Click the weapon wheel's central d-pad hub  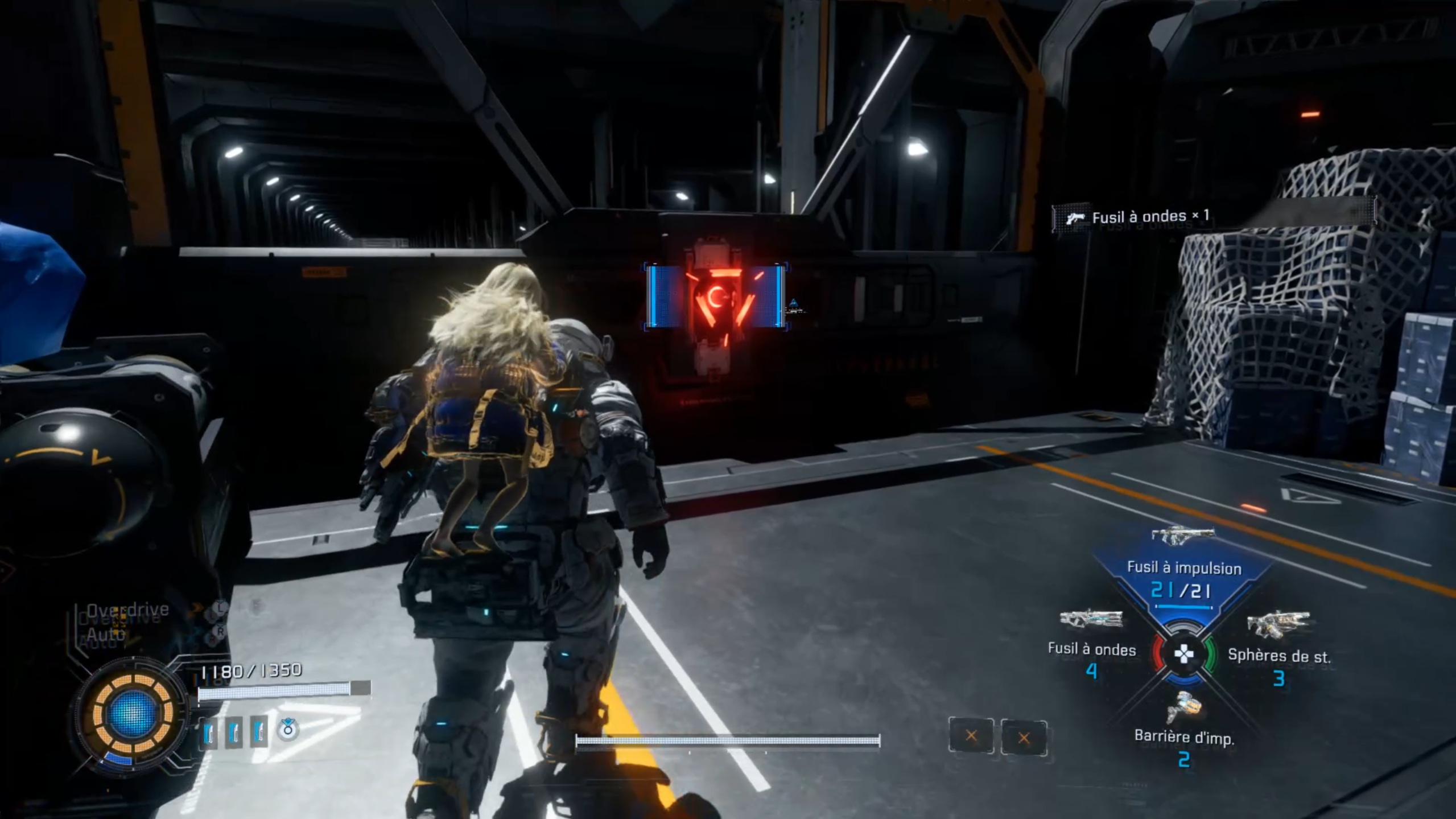(x=1184, y=655)
